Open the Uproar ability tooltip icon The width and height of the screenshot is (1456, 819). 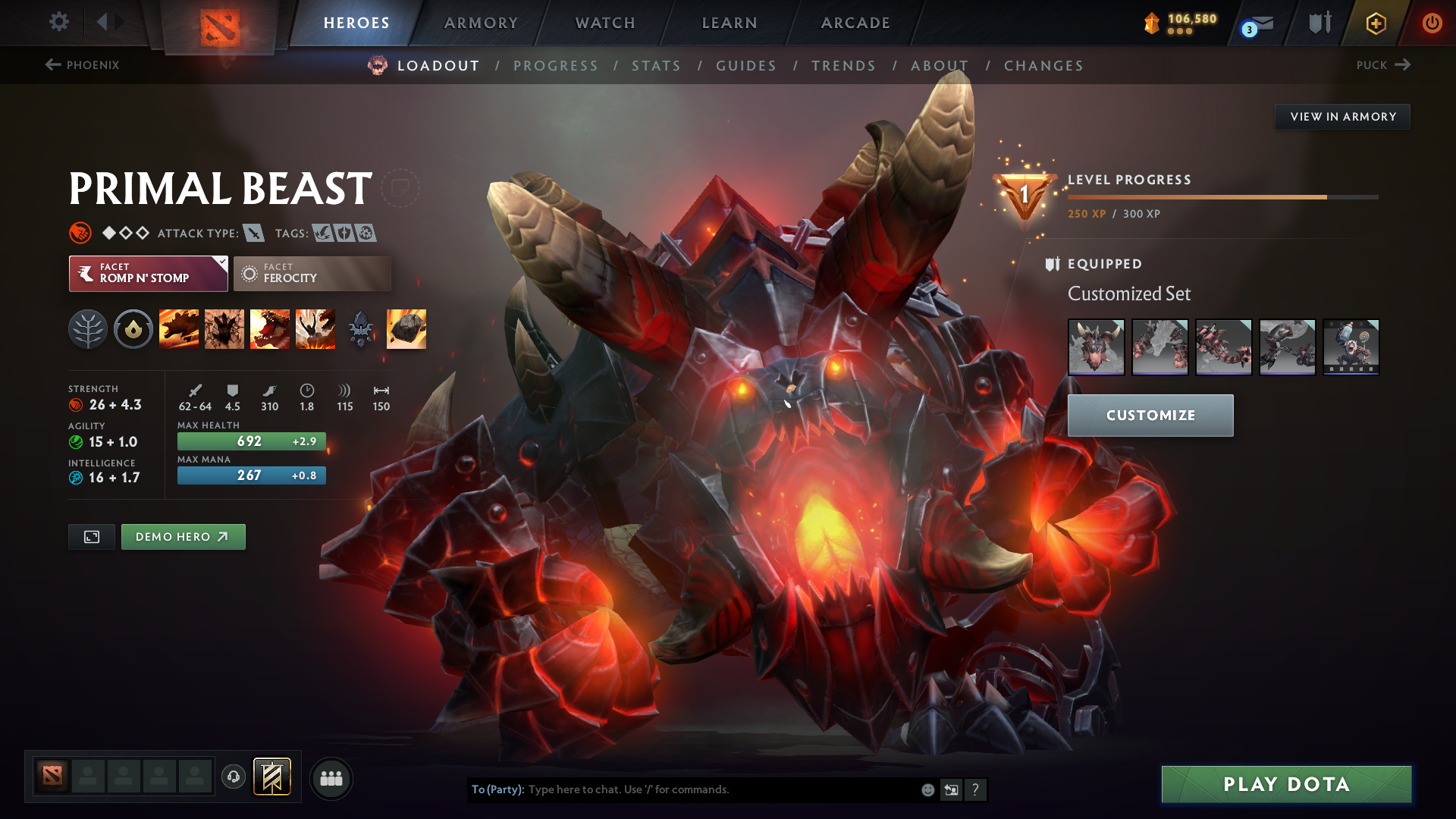269,328
